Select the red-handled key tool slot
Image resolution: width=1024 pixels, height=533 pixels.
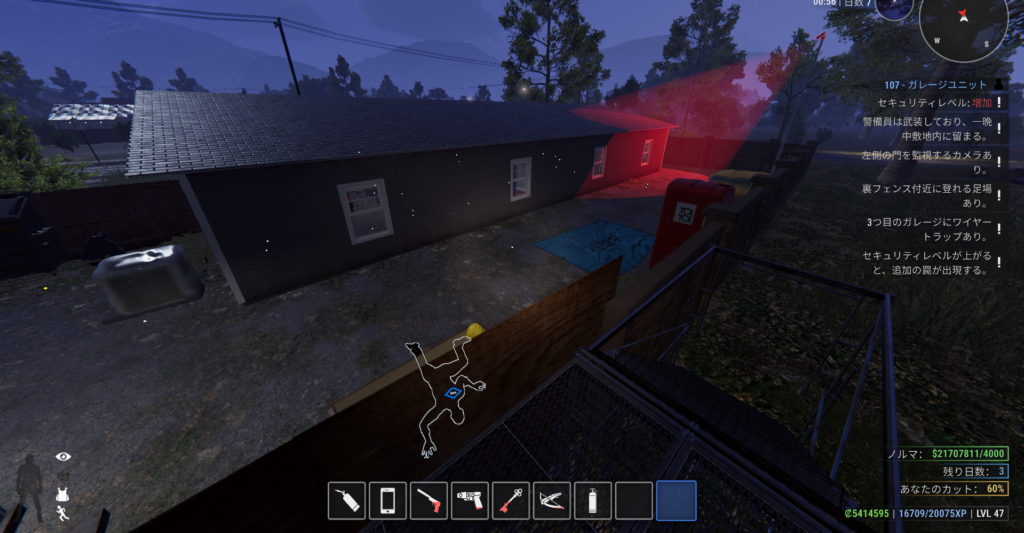coord(511,500)
